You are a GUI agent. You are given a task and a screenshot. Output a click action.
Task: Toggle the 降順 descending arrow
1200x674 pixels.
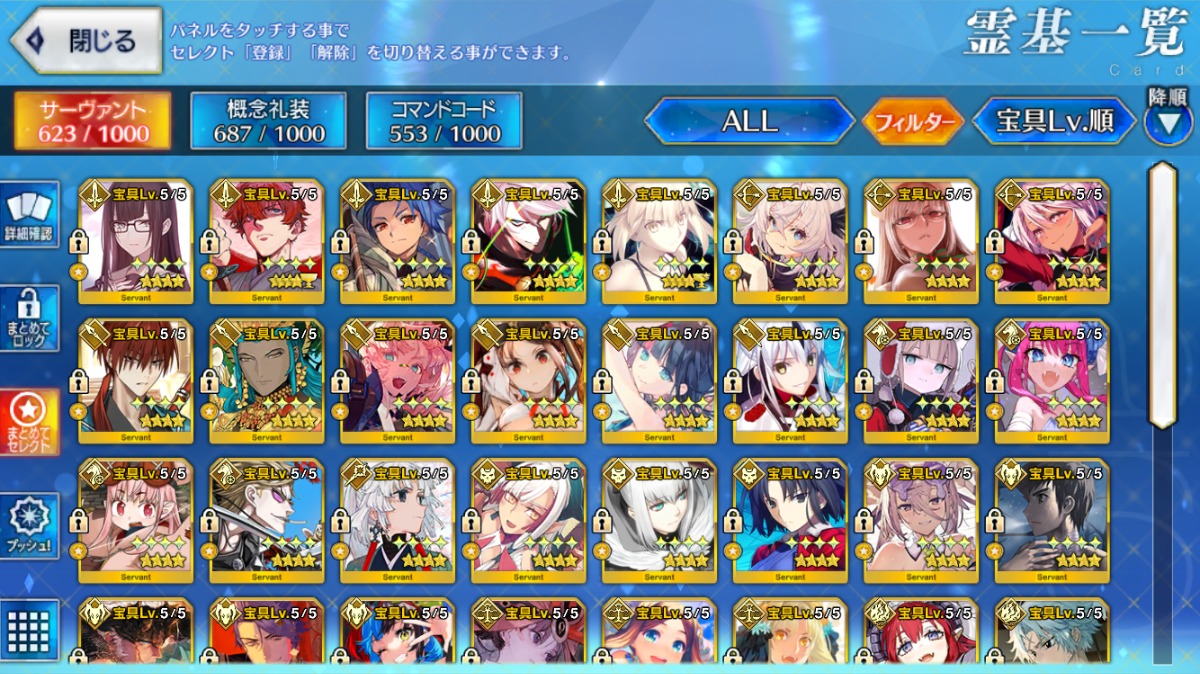[1167, 119]
